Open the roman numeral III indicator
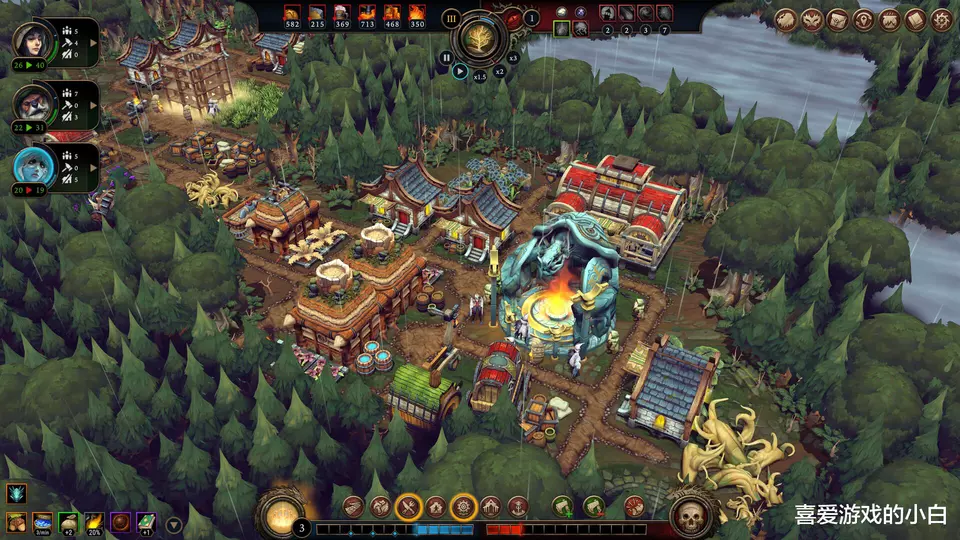The width and height of the screenshot is (960, 540). [450, 18]
